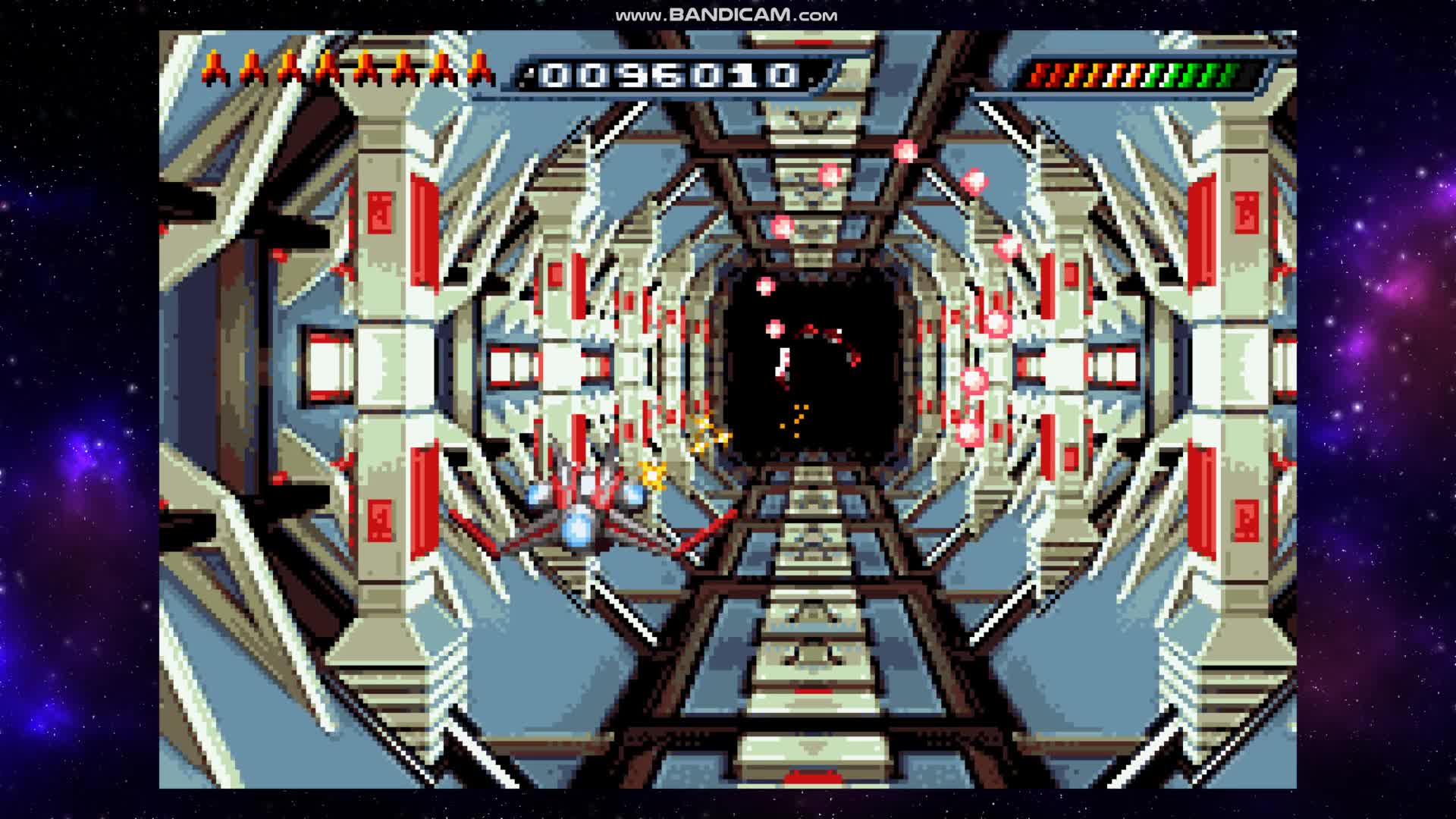1456x819 pixels.
Task: Select the last flame ship icon in lives row
Action: 480,68
